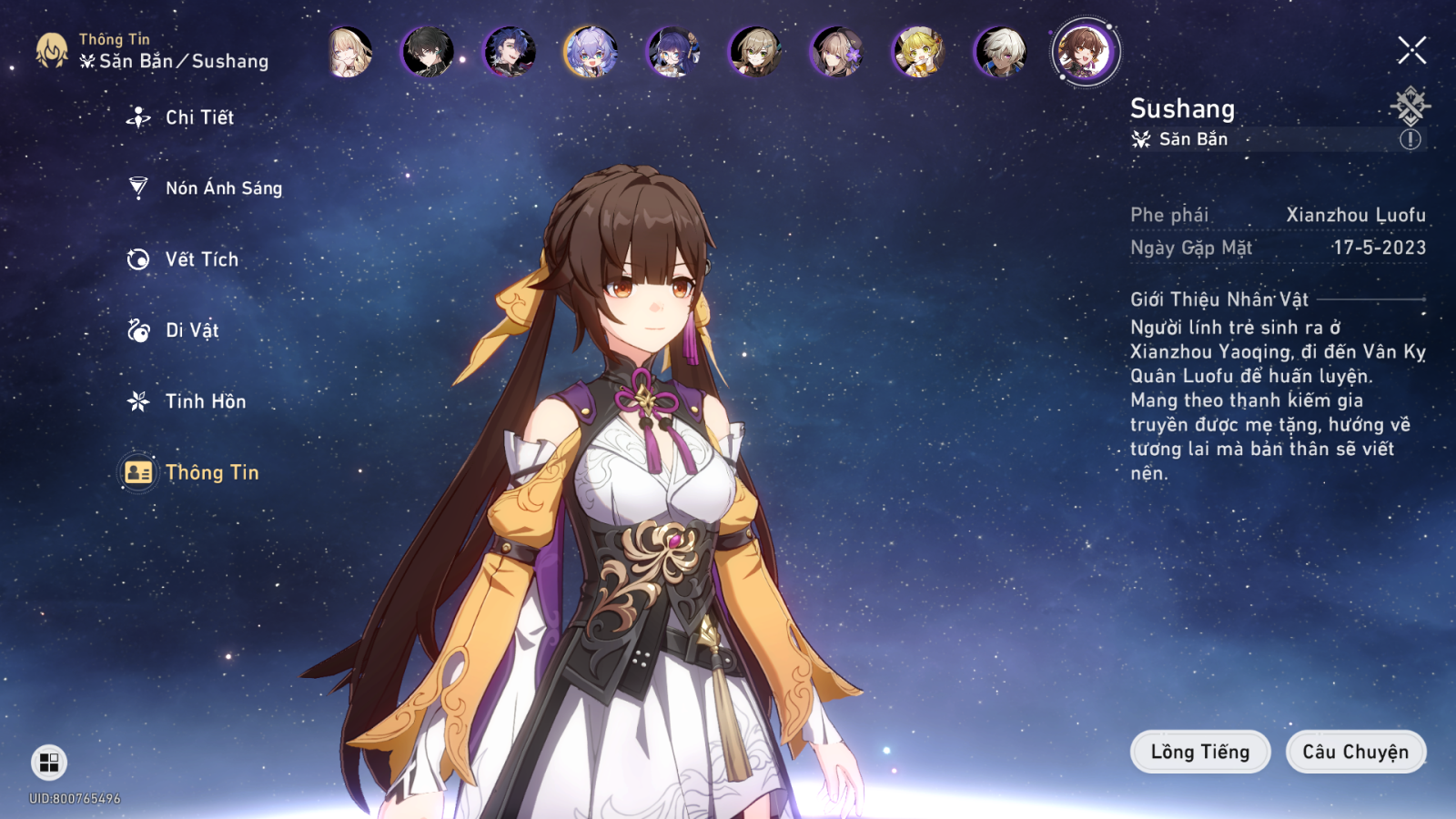Select the white-haired dark-skinned character portrait
The width and height of the screenshot is (1456, 819).
pos(1000,52)
